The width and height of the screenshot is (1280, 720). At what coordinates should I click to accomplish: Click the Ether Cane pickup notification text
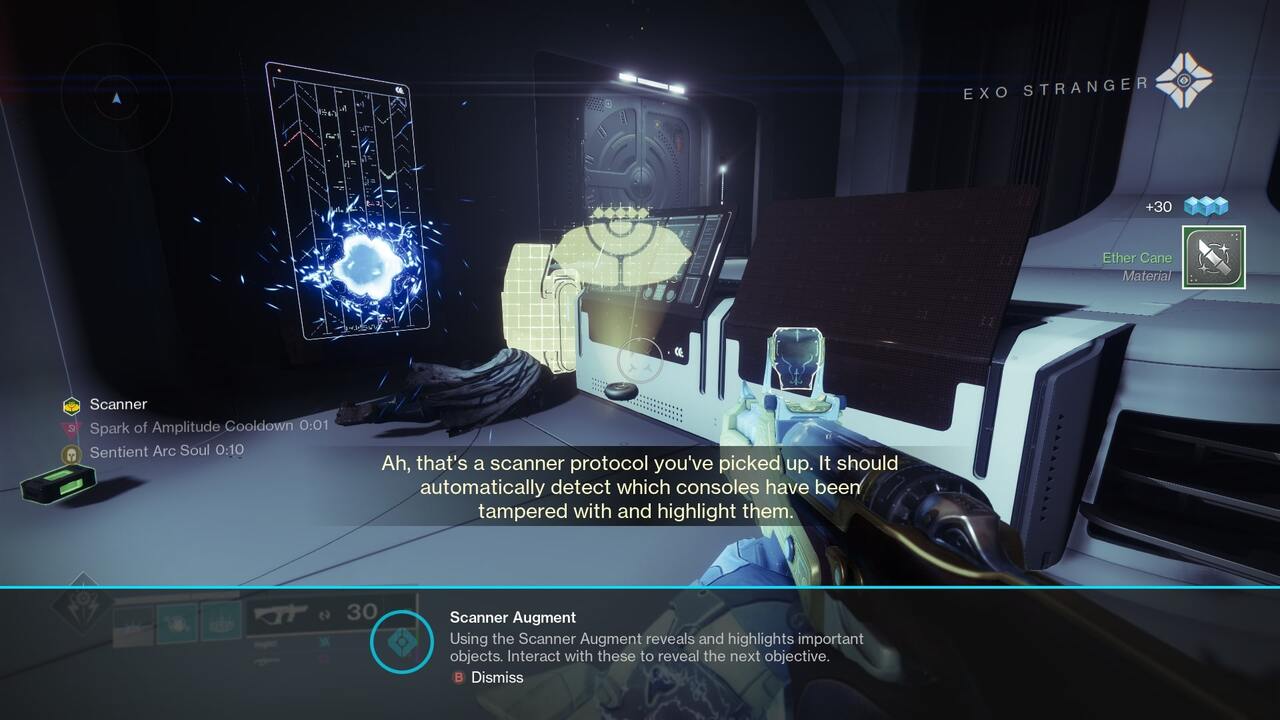[1137, 257]
